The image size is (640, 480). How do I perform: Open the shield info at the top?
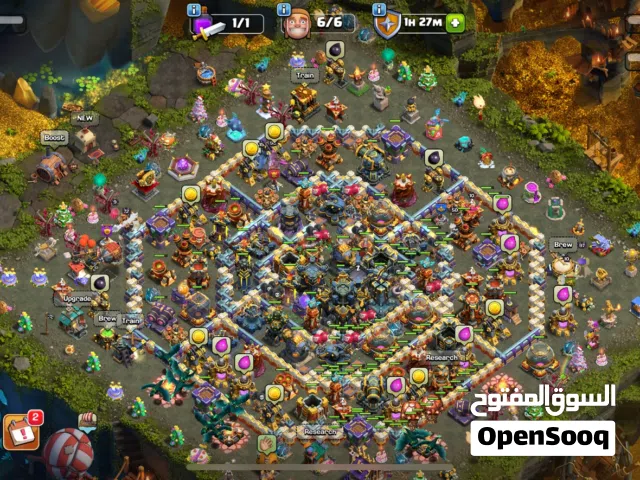(x=386, y=23)
